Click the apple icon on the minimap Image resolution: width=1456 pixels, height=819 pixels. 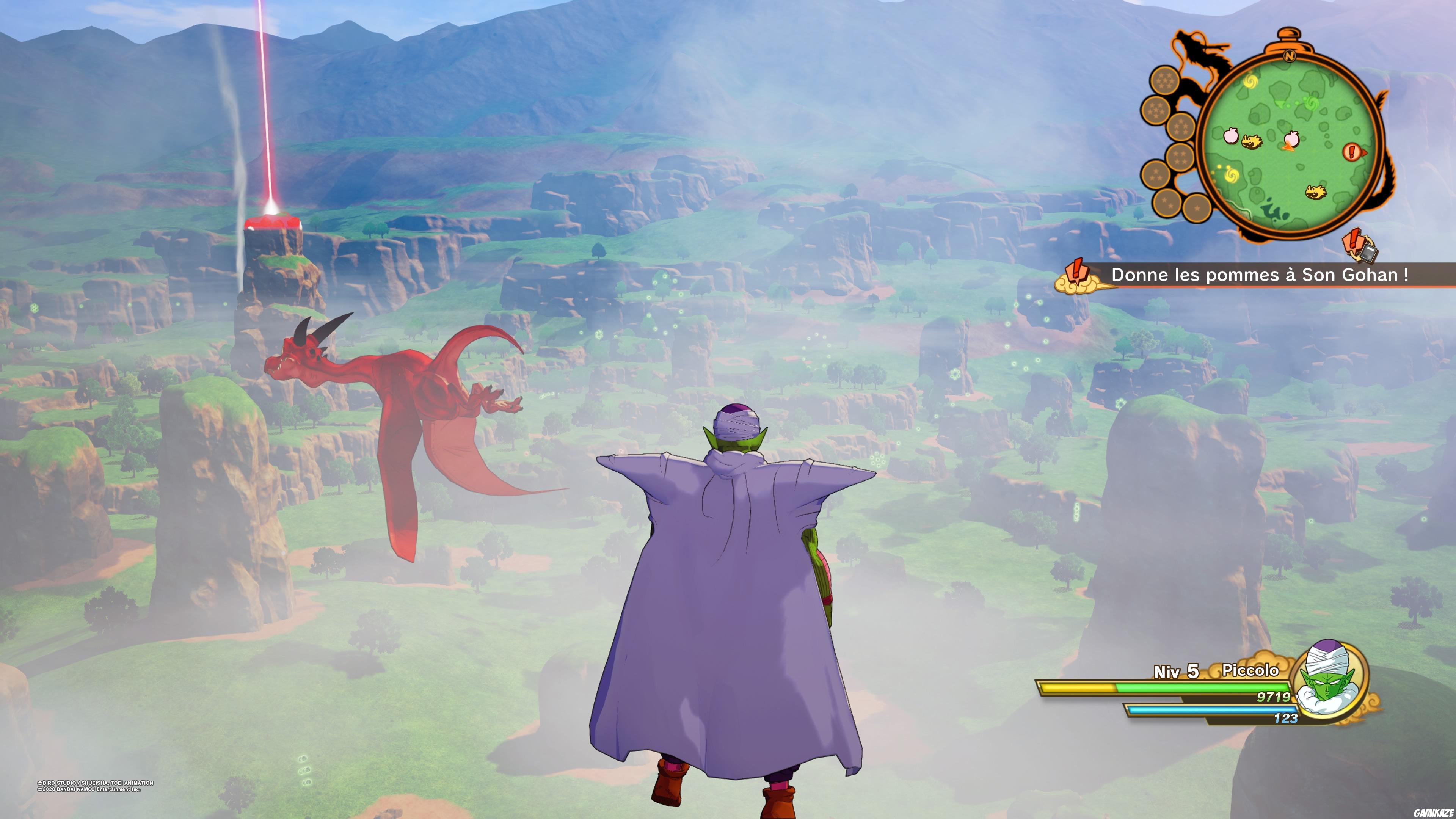coord(1232,137)
